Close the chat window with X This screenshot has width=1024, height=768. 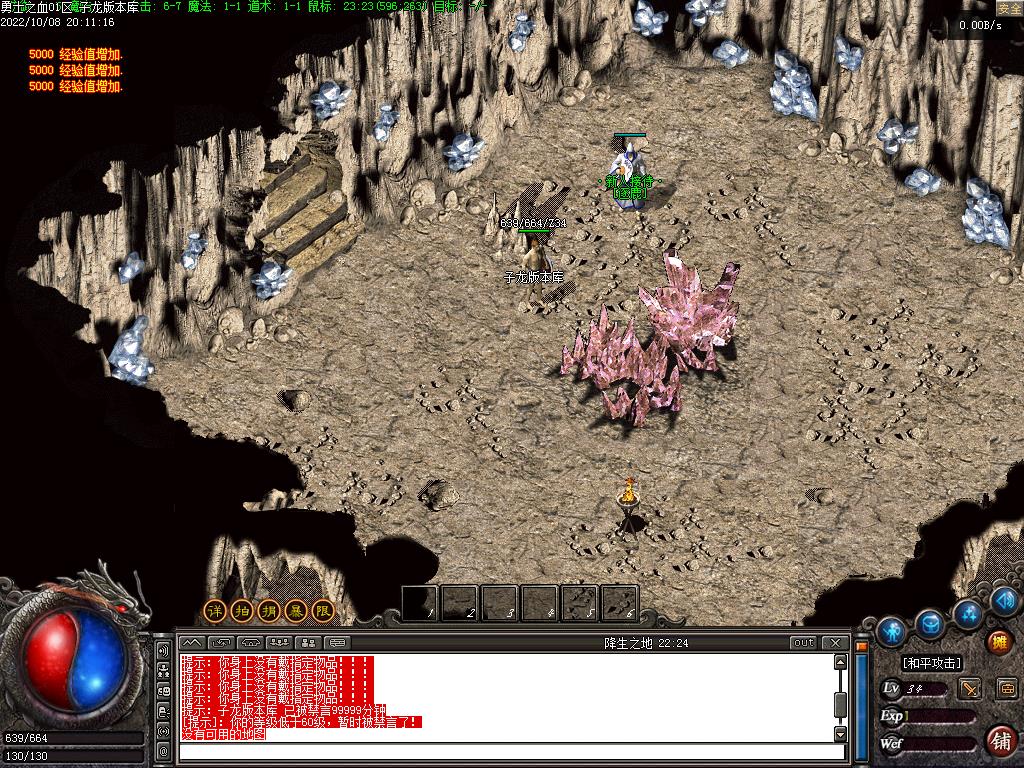pyautogui.click(x=834, y=643)
